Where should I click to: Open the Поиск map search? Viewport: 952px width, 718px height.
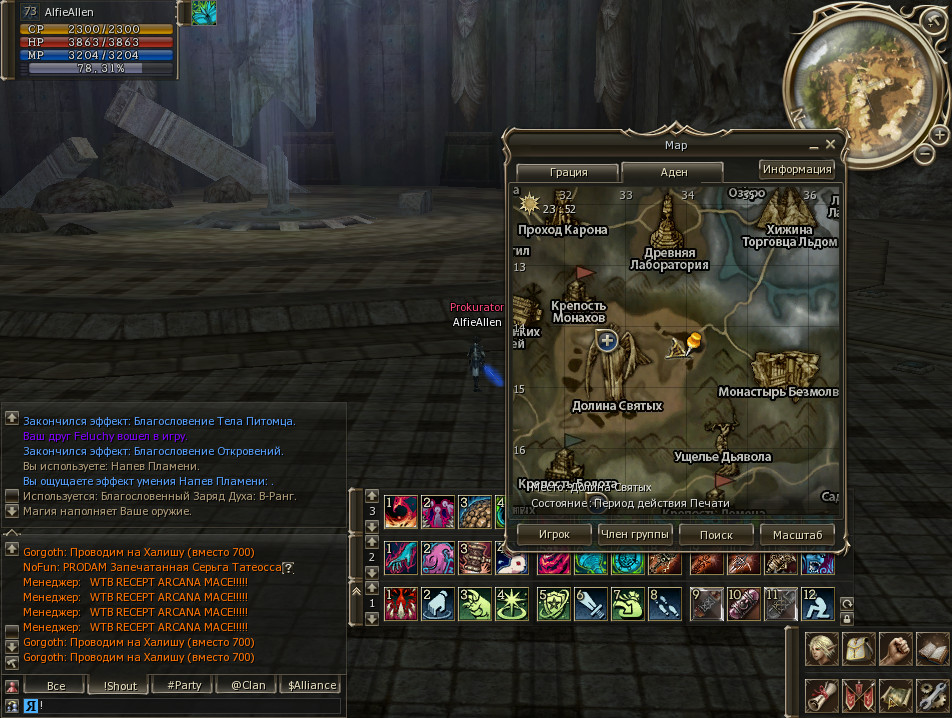(716, 535)
